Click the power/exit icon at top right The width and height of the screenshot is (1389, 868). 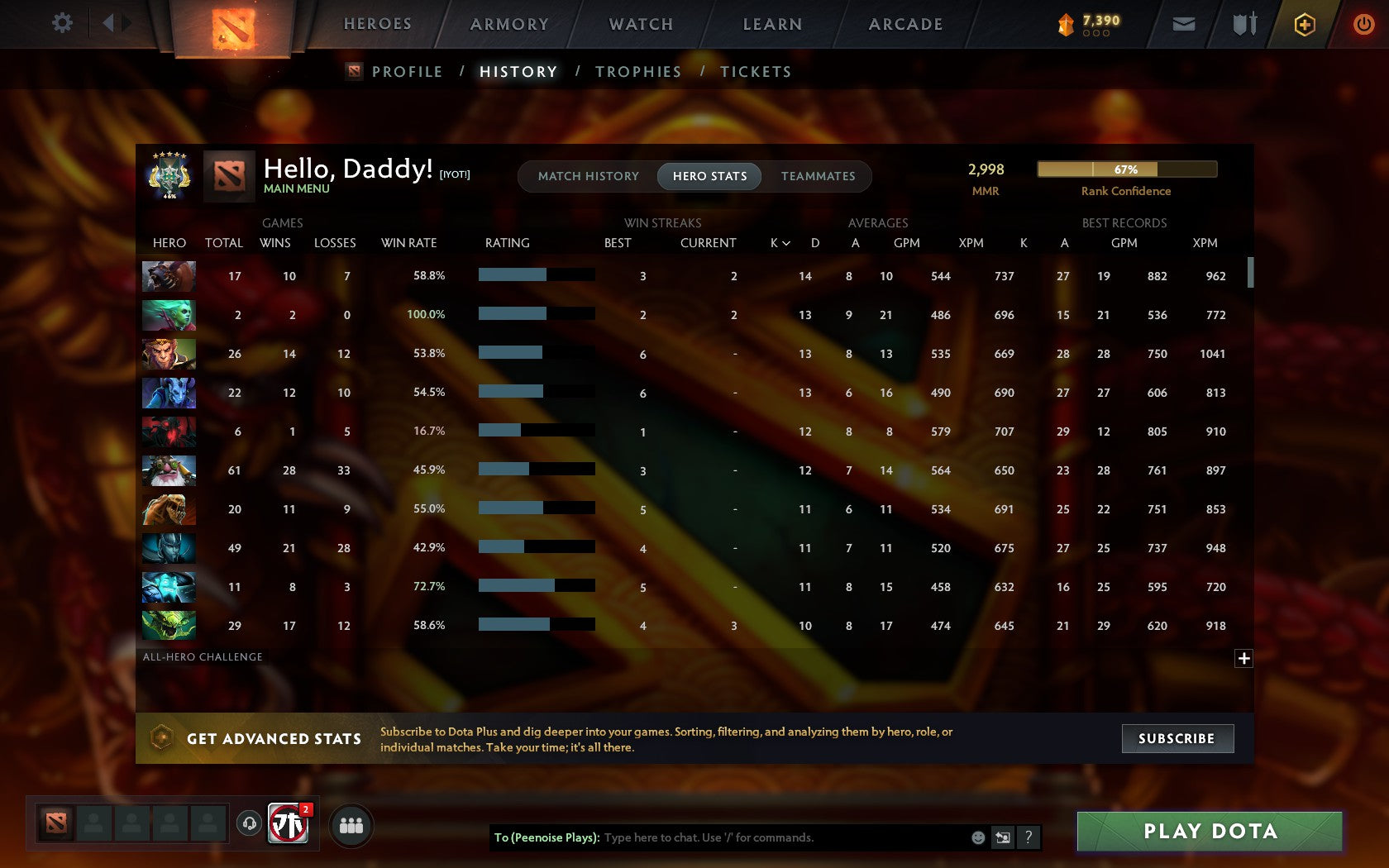[x=1363, y=24]
